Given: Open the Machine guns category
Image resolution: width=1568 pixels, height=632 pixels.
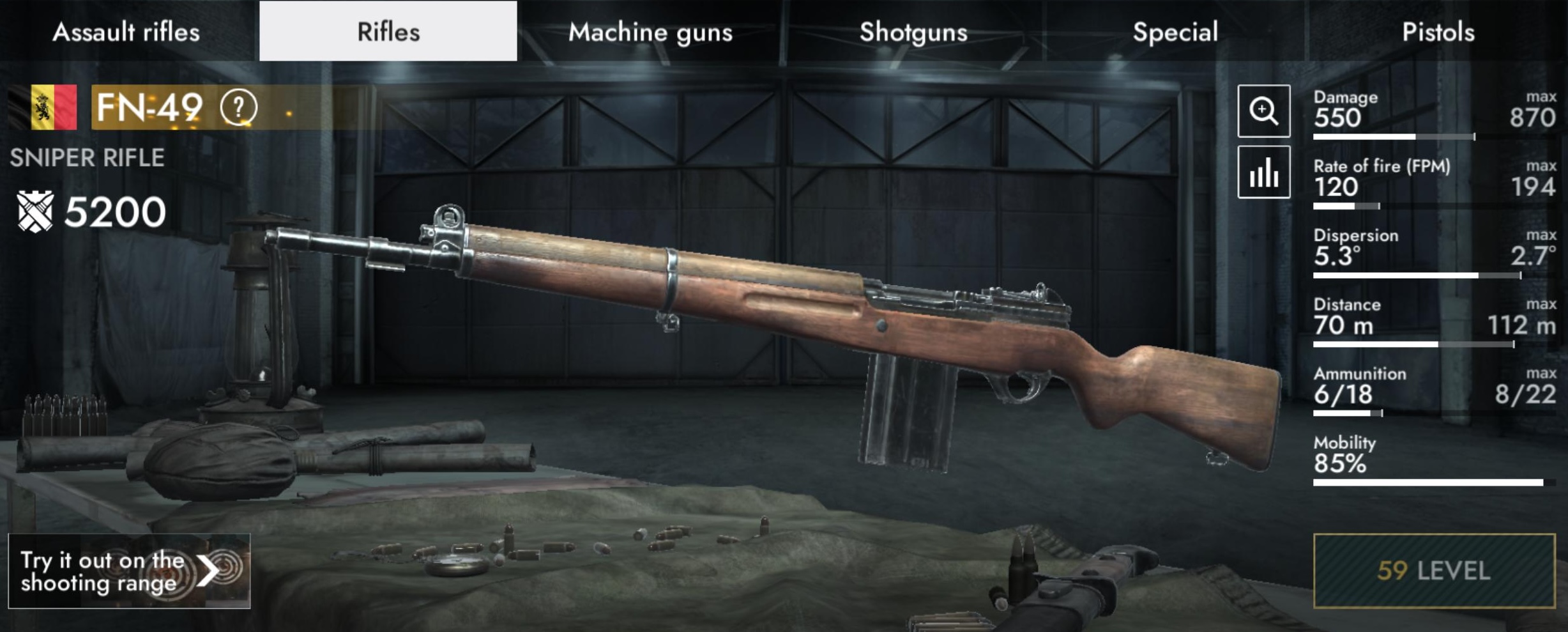Looking at the screenshot, I should point(650,31).
